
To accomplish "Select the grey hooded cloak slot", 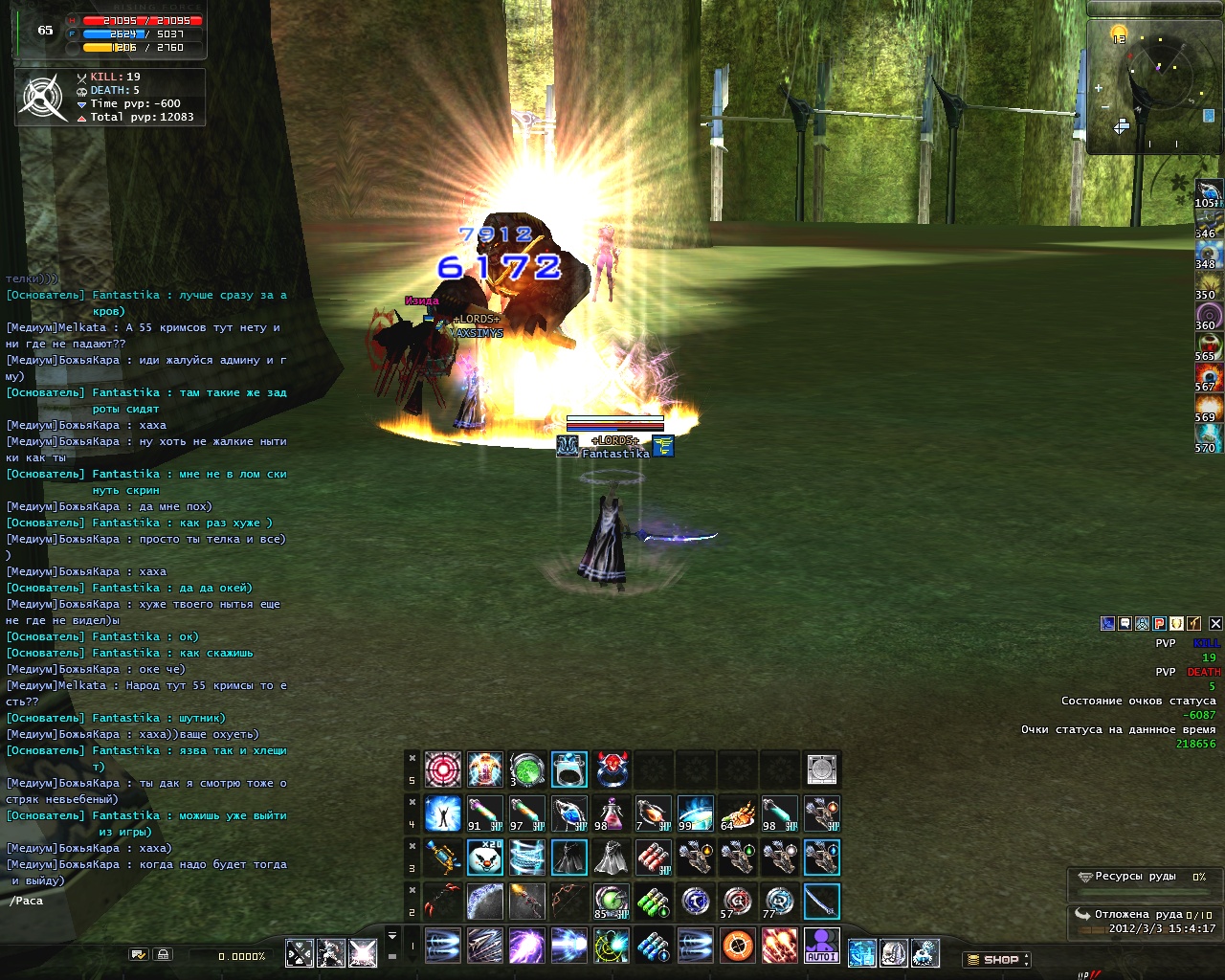I will tap(612, 857).
